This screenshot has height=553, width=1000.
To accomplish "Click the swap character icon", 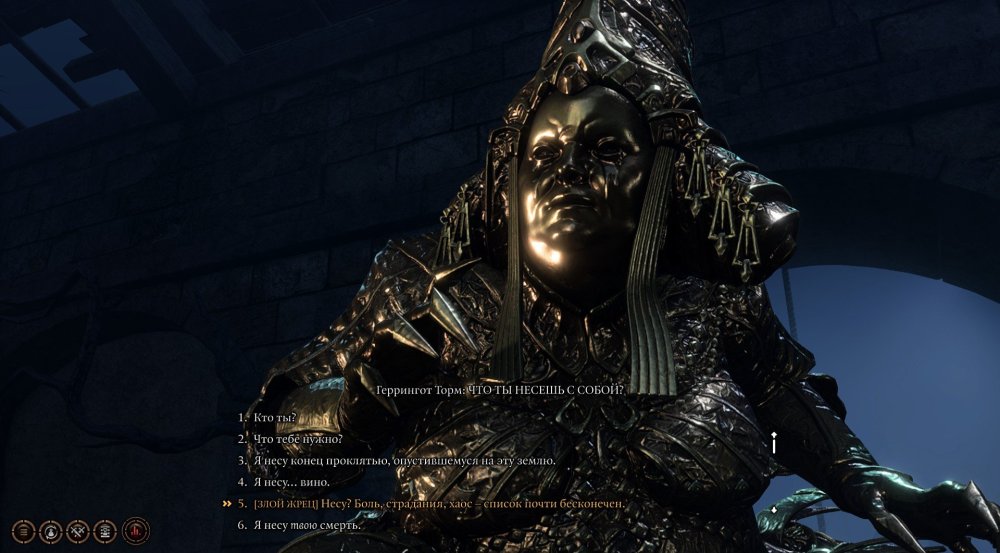I will [51, 530].
